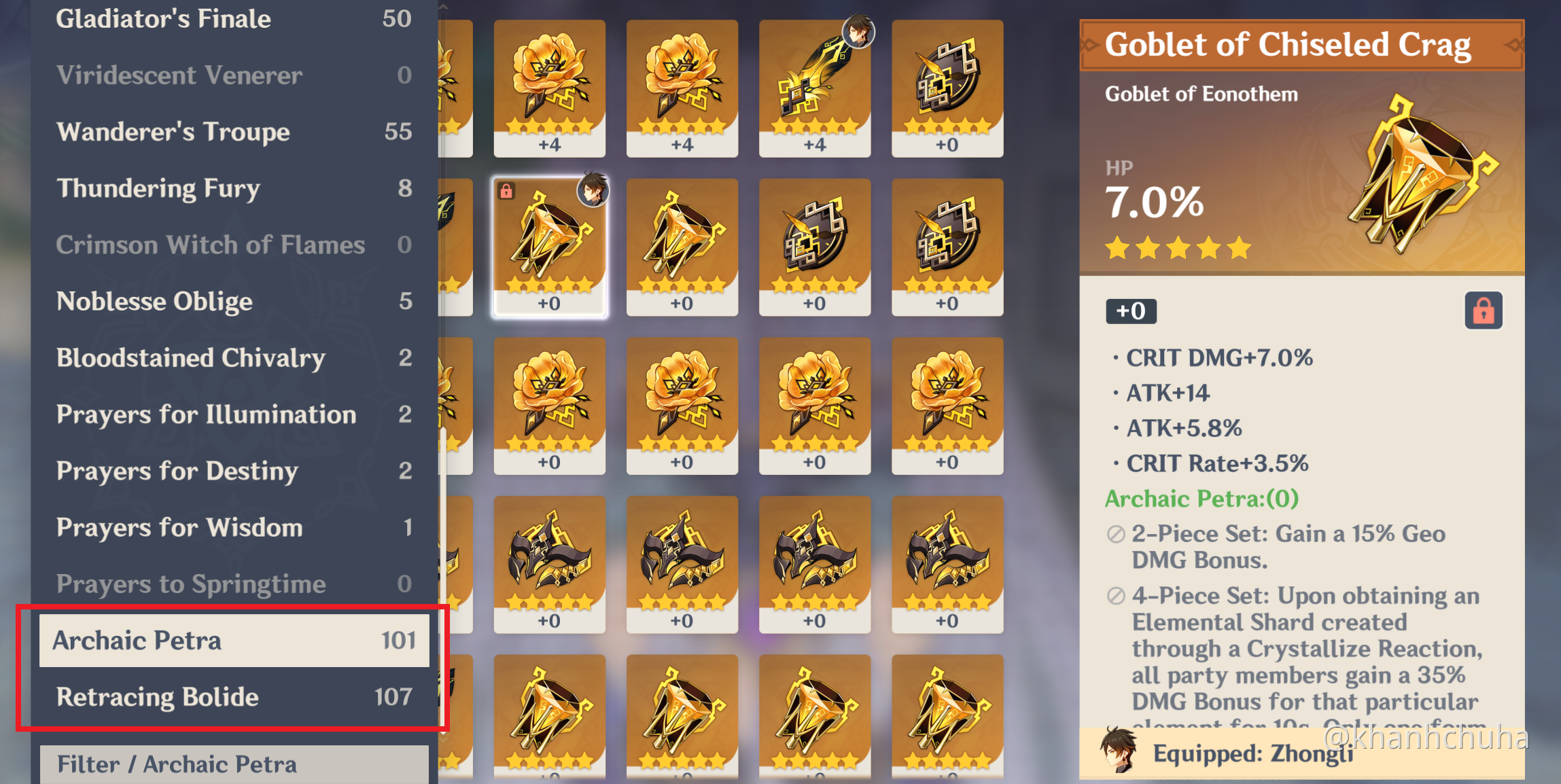Viewport: 1561px width, 784px height.
Task: Select Retracing Bolide from the set list
Action: click(x=157, y=696)
